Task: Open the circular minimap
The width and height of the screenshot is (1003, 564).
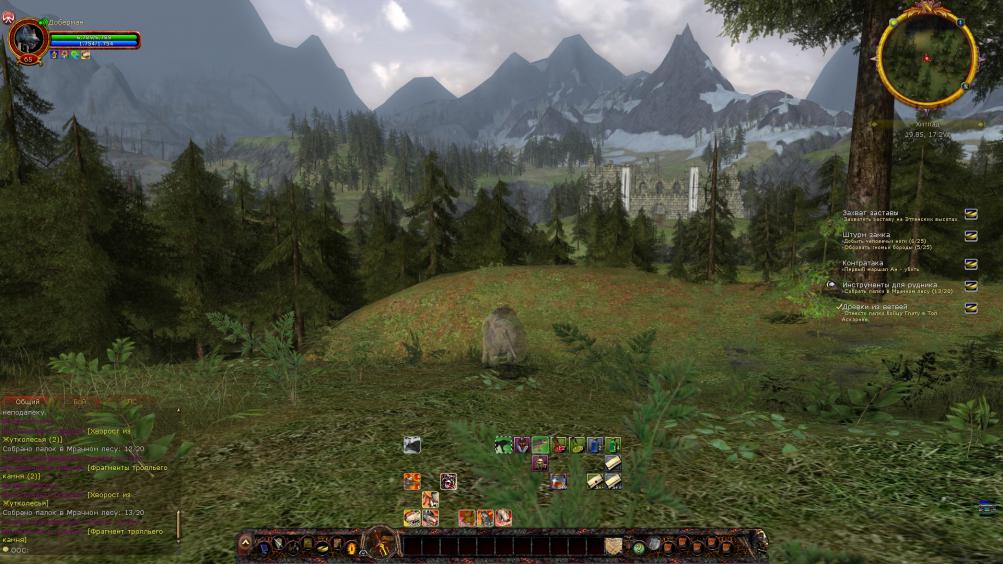Action: coord(926,58)
